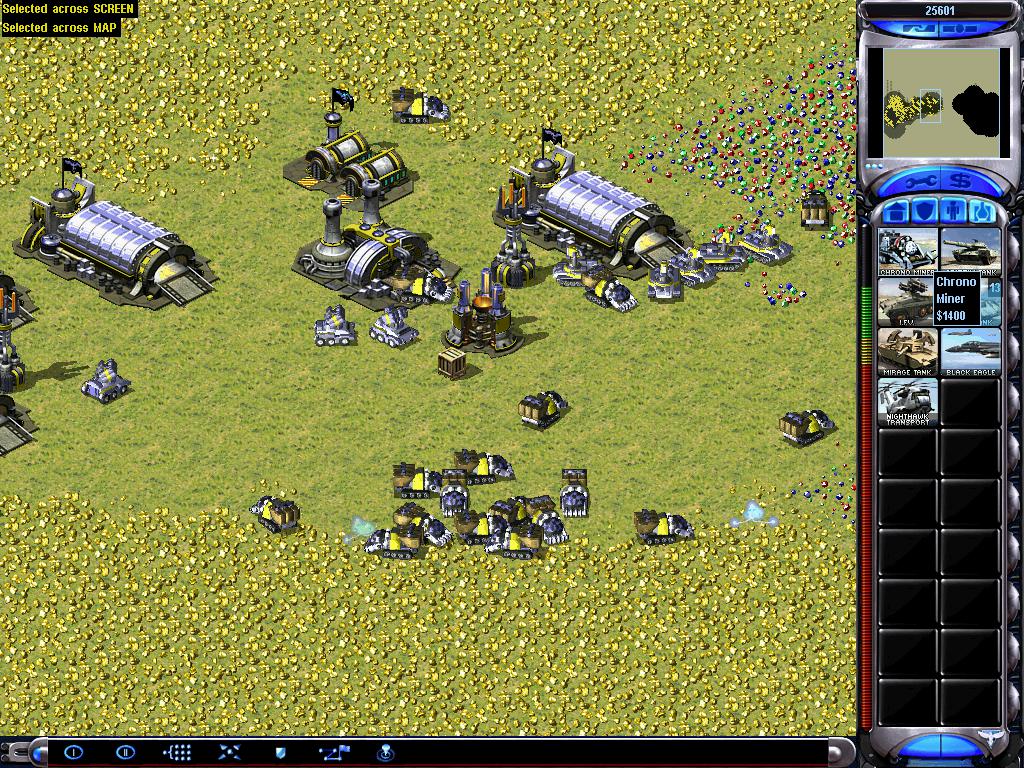Place a beacon using the beacon button
1024x768 pixels.
385,752
